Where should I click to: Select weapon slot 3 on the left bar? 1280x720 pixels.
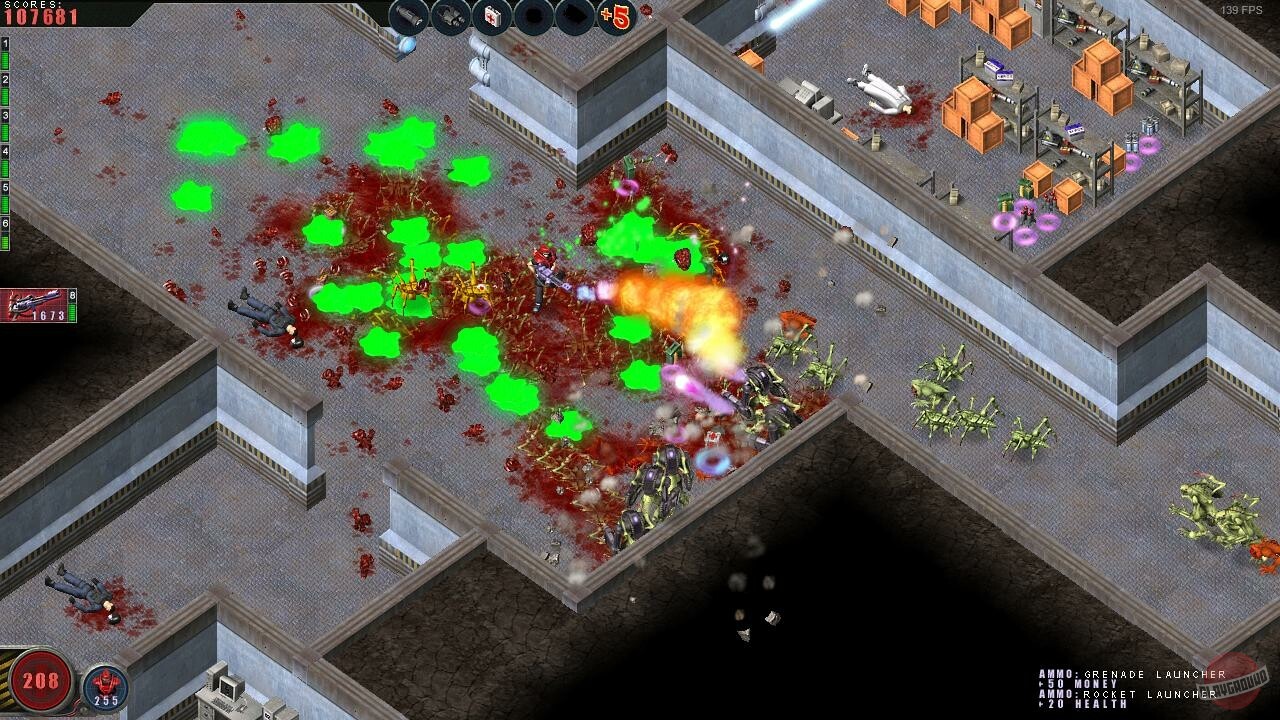click(x=5, y=115)
